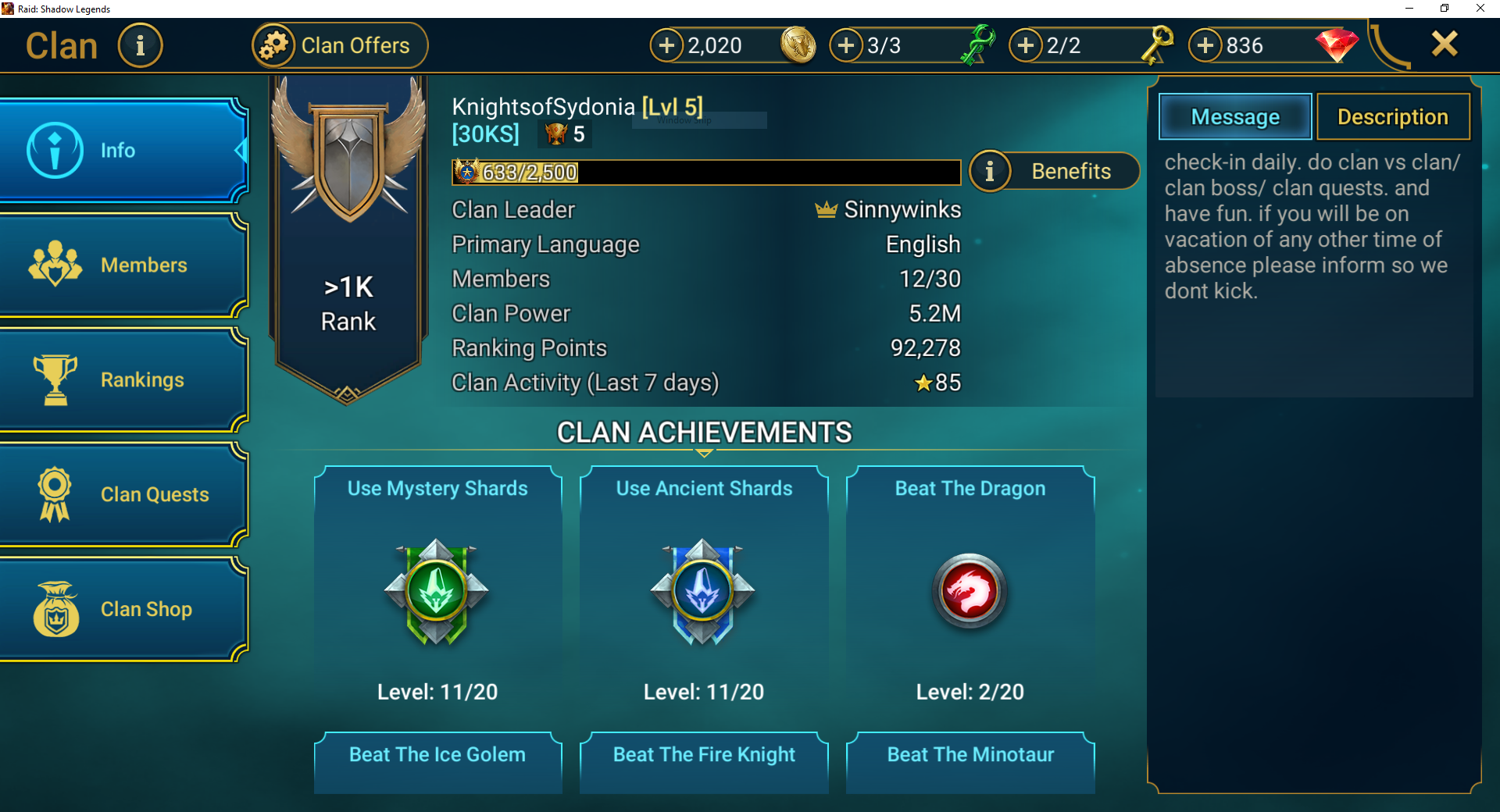1500x812 pixels.
Task: Open the Clan Shop
Action: coord(123,610)
